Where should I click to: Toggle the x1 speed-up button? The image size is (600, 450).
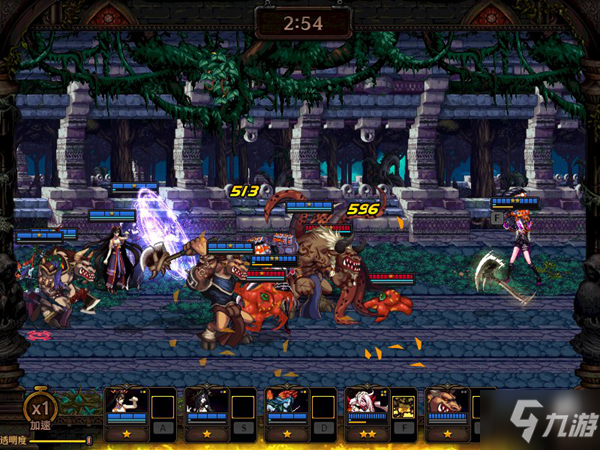(41, 410)
